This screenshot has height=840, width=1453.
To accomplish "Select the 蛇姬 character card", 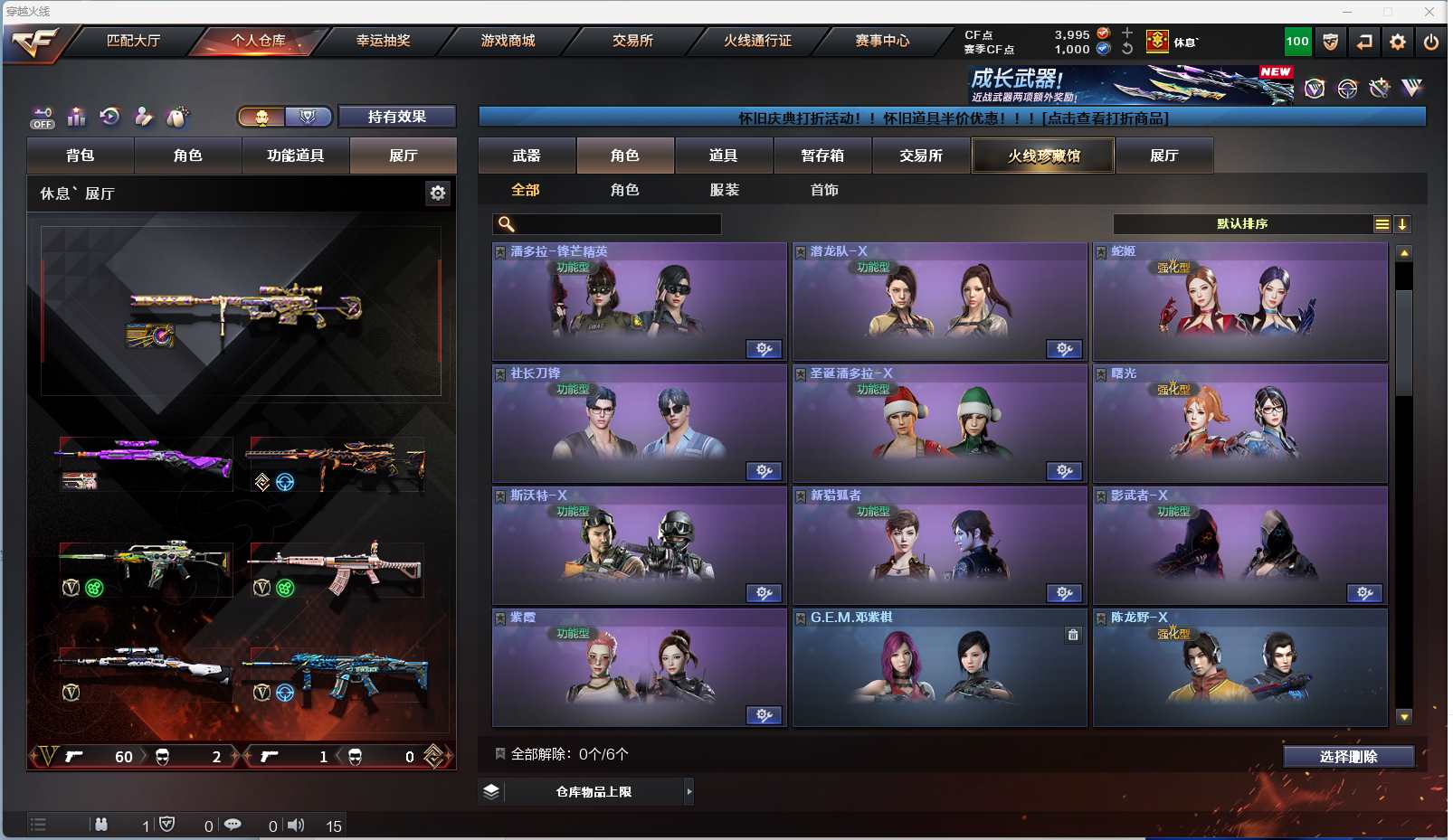I will (x=1239, y=302).
